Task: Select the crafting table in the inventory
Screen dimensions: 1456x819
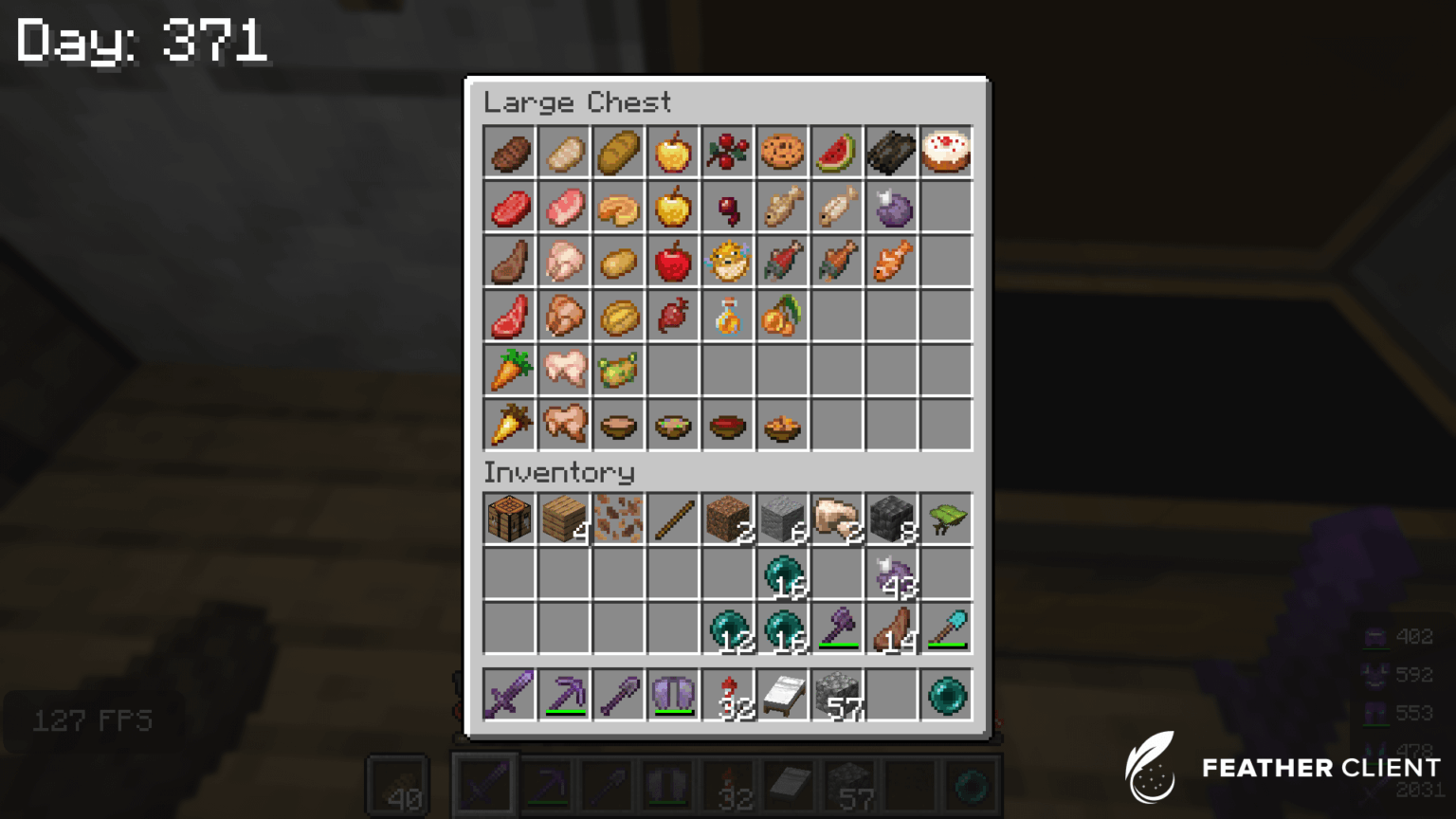Action: click(509, 519)
